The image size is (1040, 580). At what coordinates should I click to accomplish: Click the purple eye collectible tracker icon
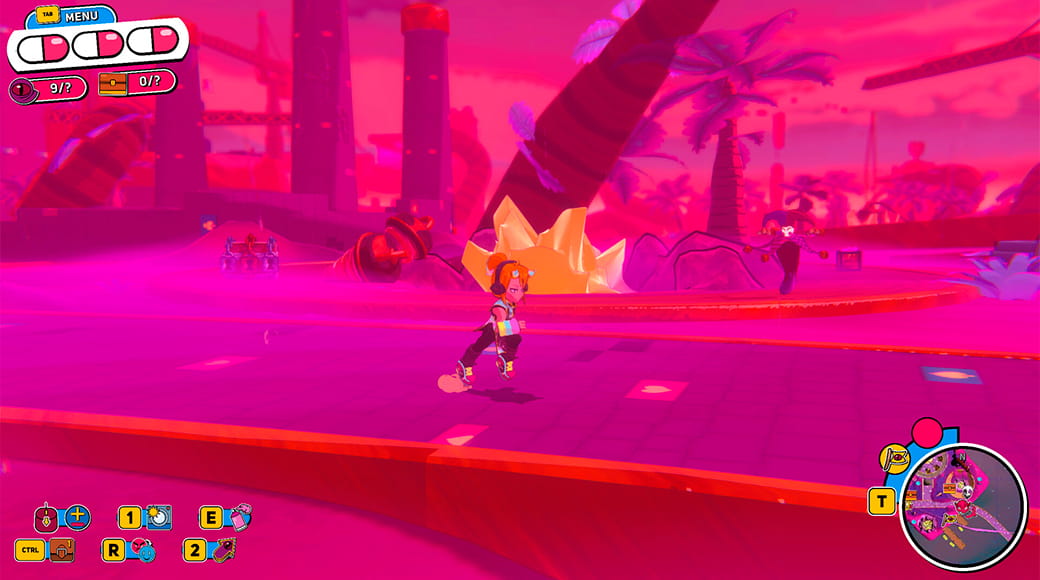tap(23, 89)
